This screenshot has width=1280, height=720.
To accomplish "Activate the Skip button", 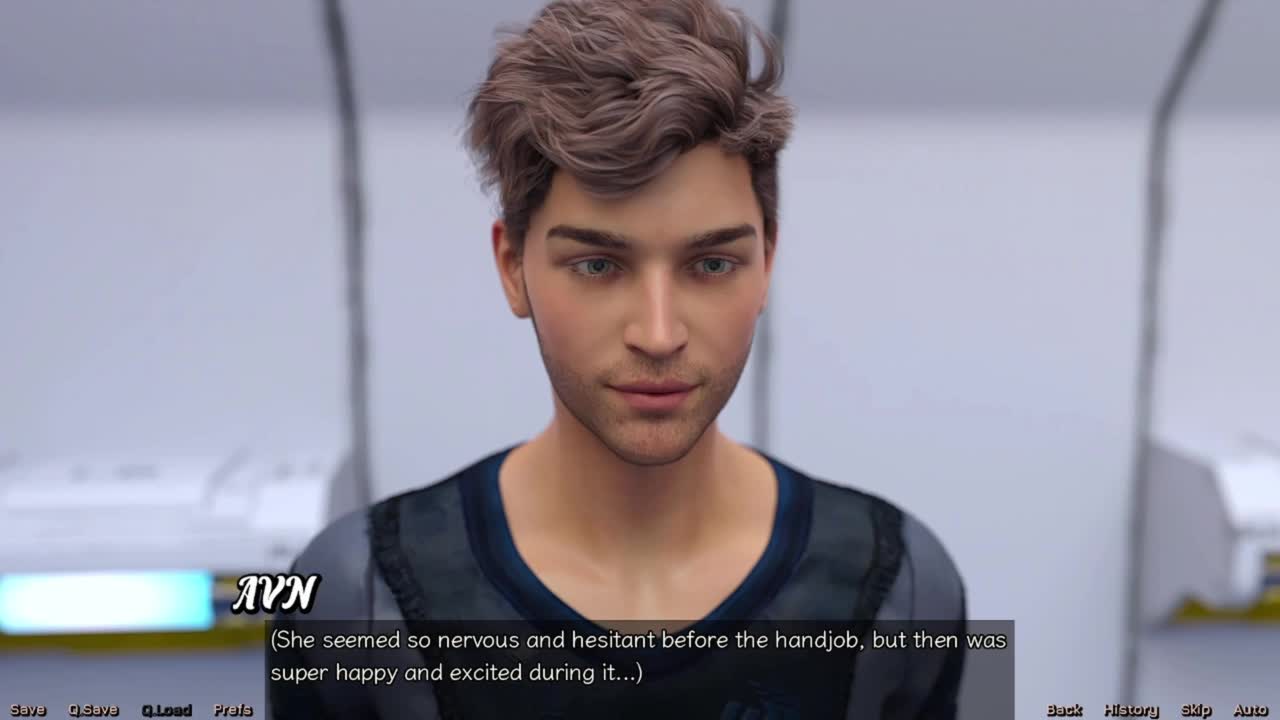I will click(x=1196, y=710).
